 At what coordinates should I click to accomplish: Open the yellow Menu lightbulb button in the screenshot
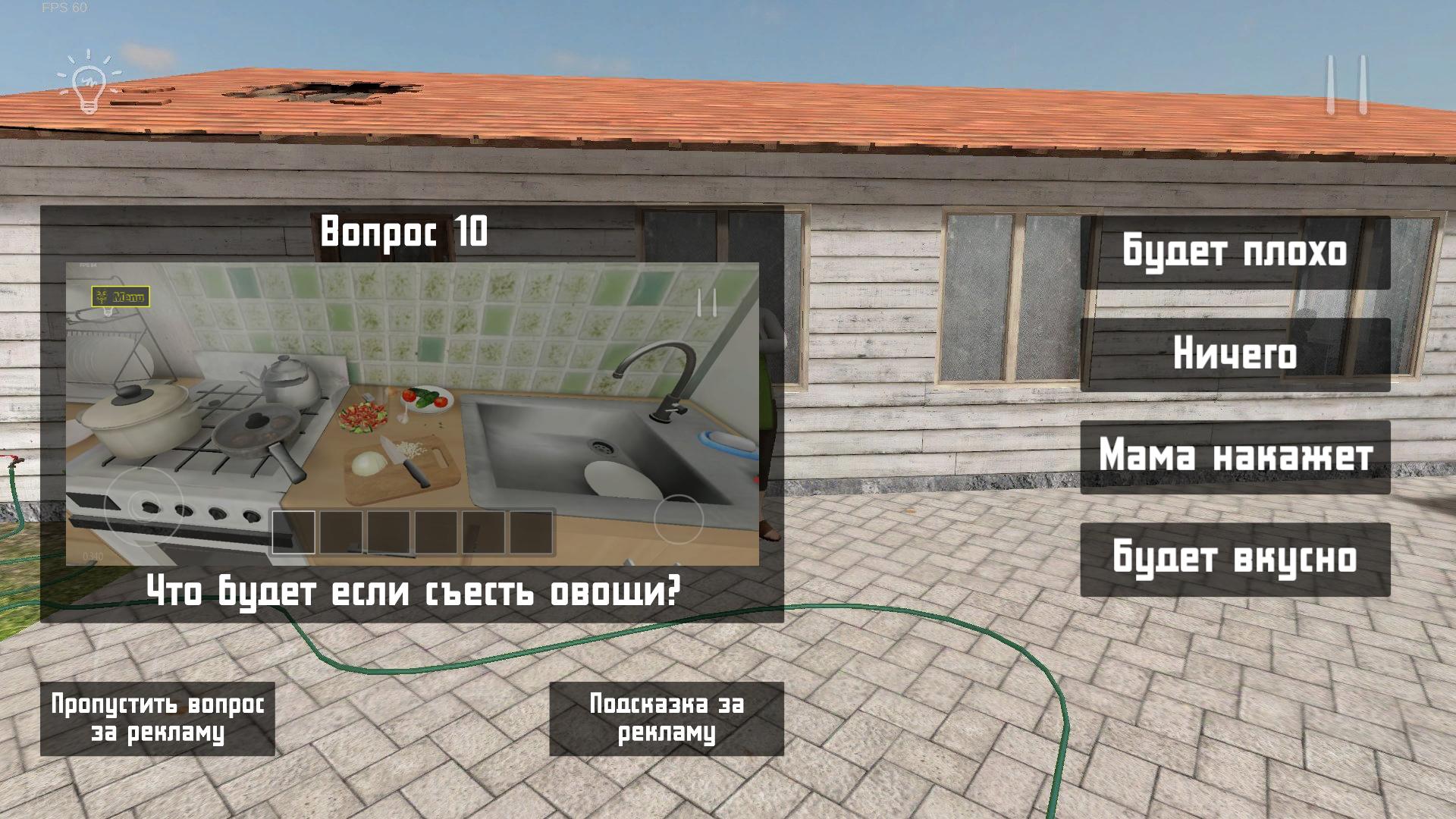pyautogui.click(x=121, y=294)
